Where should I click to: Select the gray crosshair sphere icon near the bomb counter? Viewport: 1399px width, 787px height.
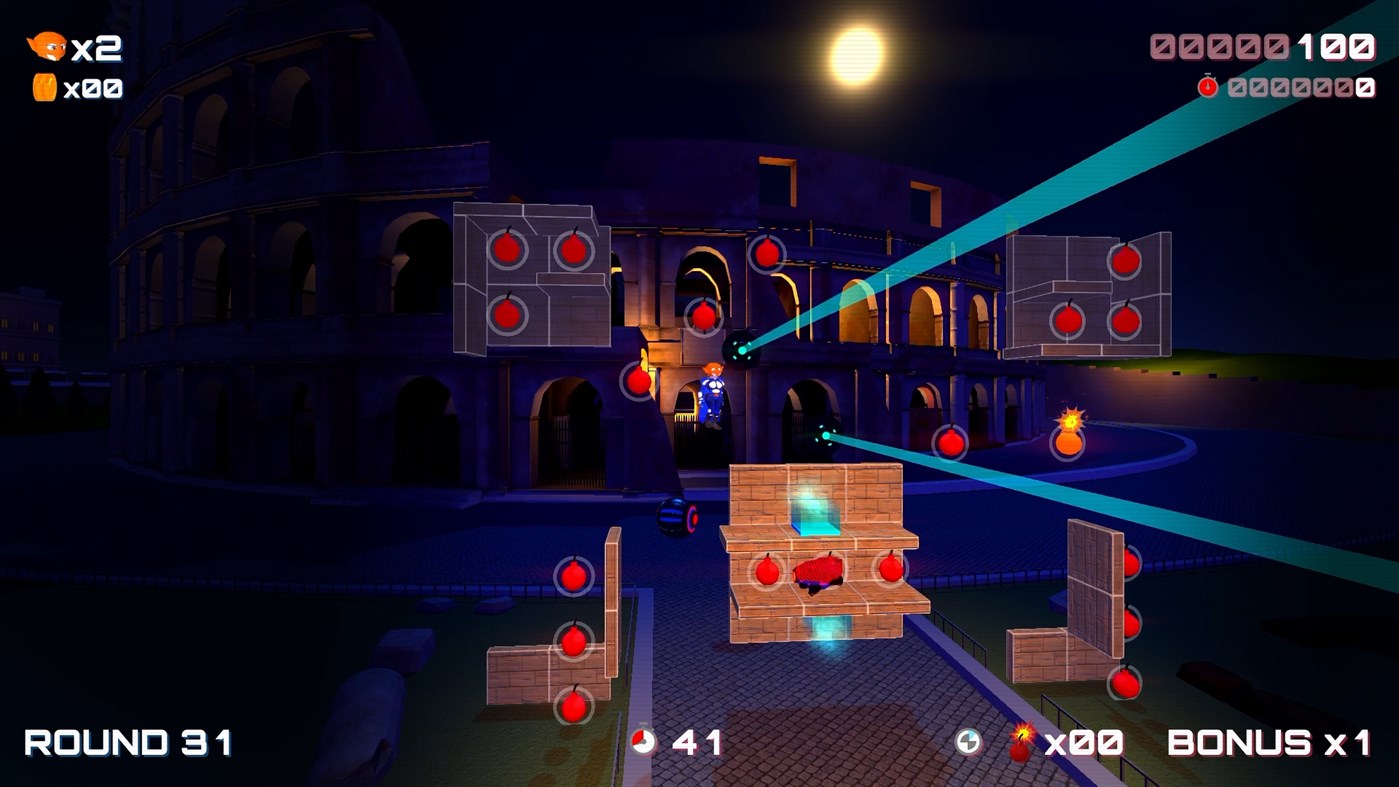[x=966, y=742]
